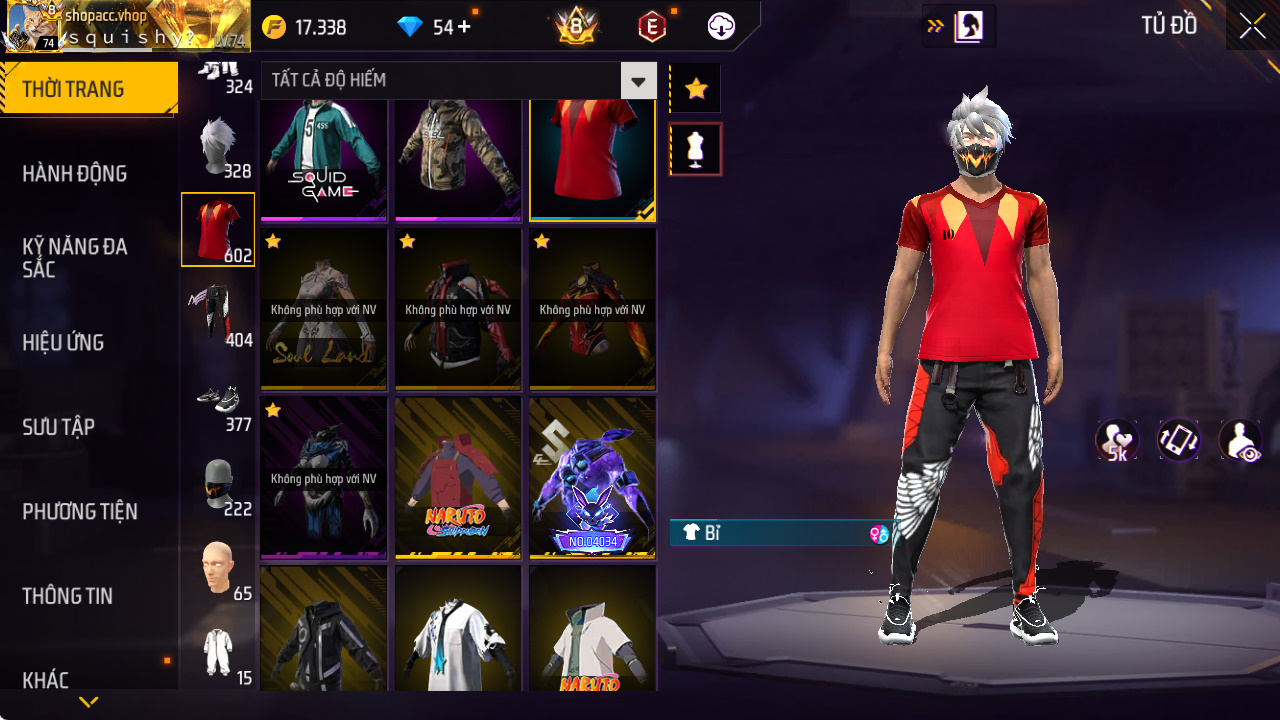This screenshot has width=1280, height=720.
Task: Open the profile card icon near top right
Action: point(968,26)
